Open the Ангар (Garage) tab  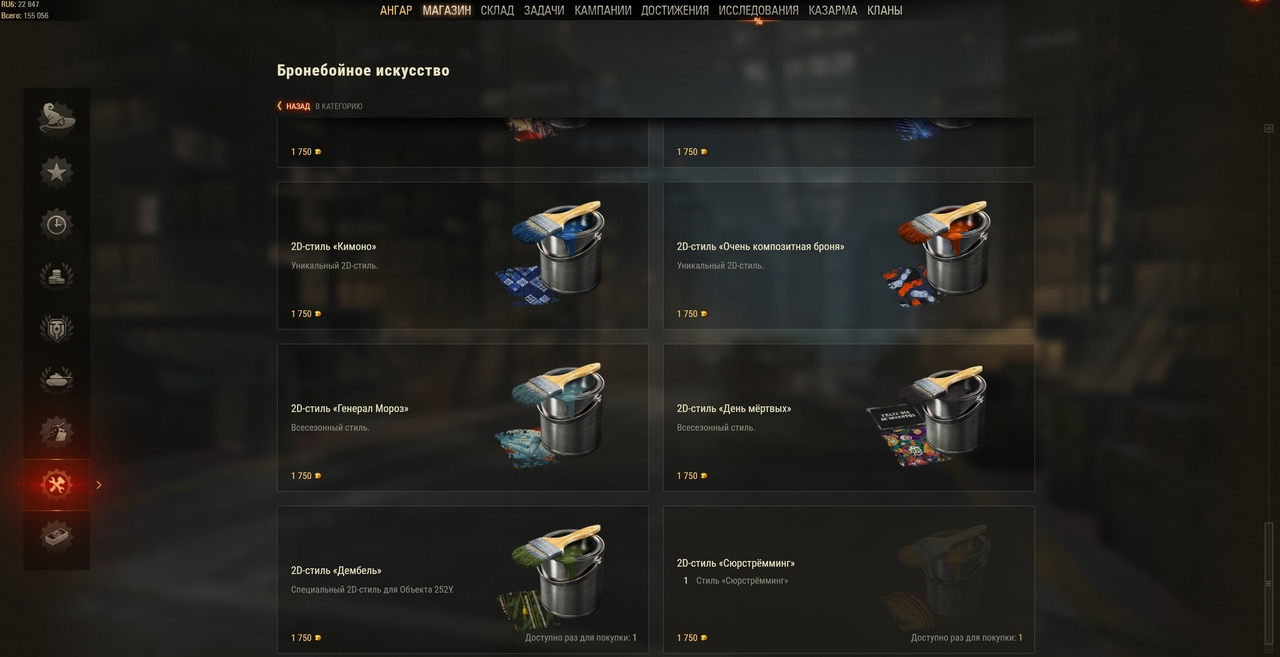[x=396, y=11]
